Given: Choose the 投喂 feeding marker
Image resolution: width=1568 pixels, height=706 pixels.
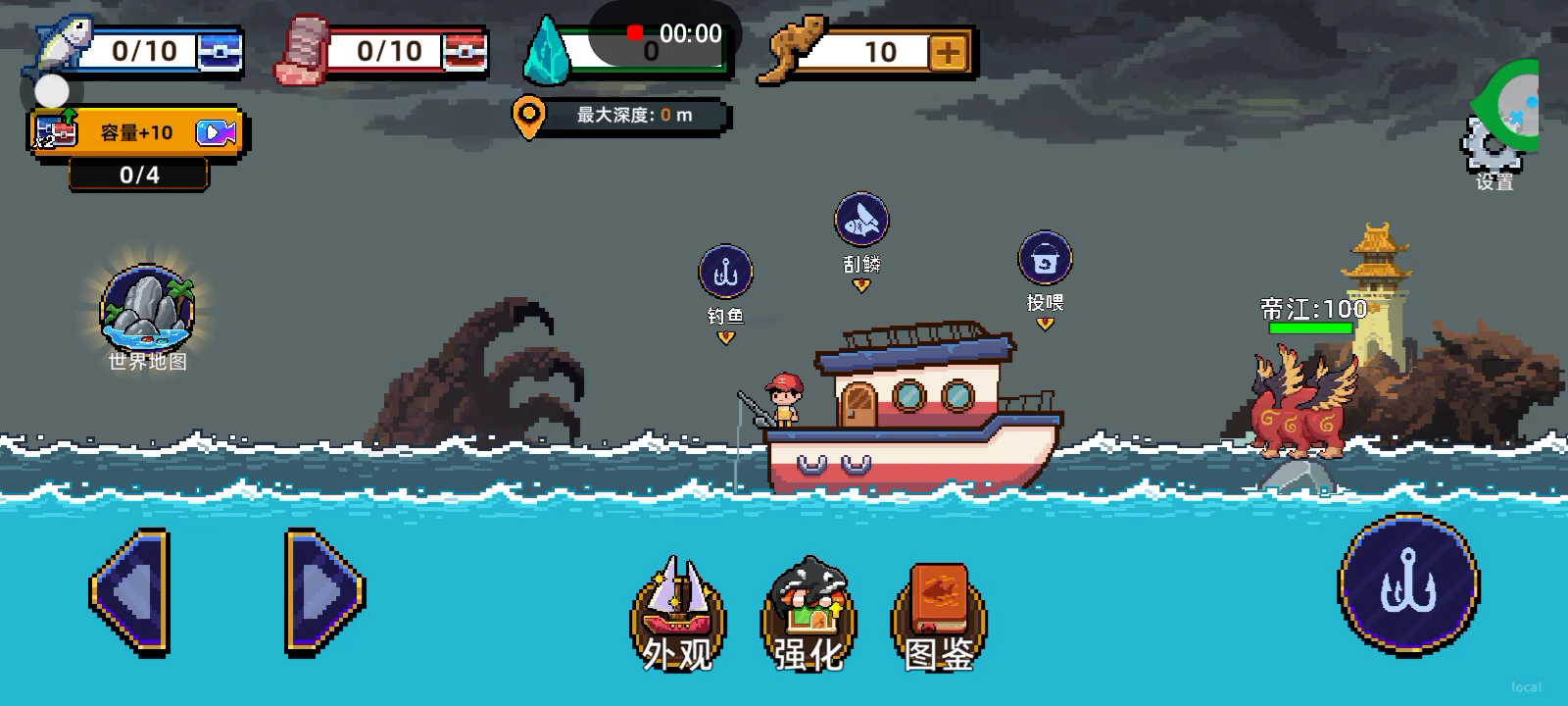Looking at the screenshot, I should 1045,260.
